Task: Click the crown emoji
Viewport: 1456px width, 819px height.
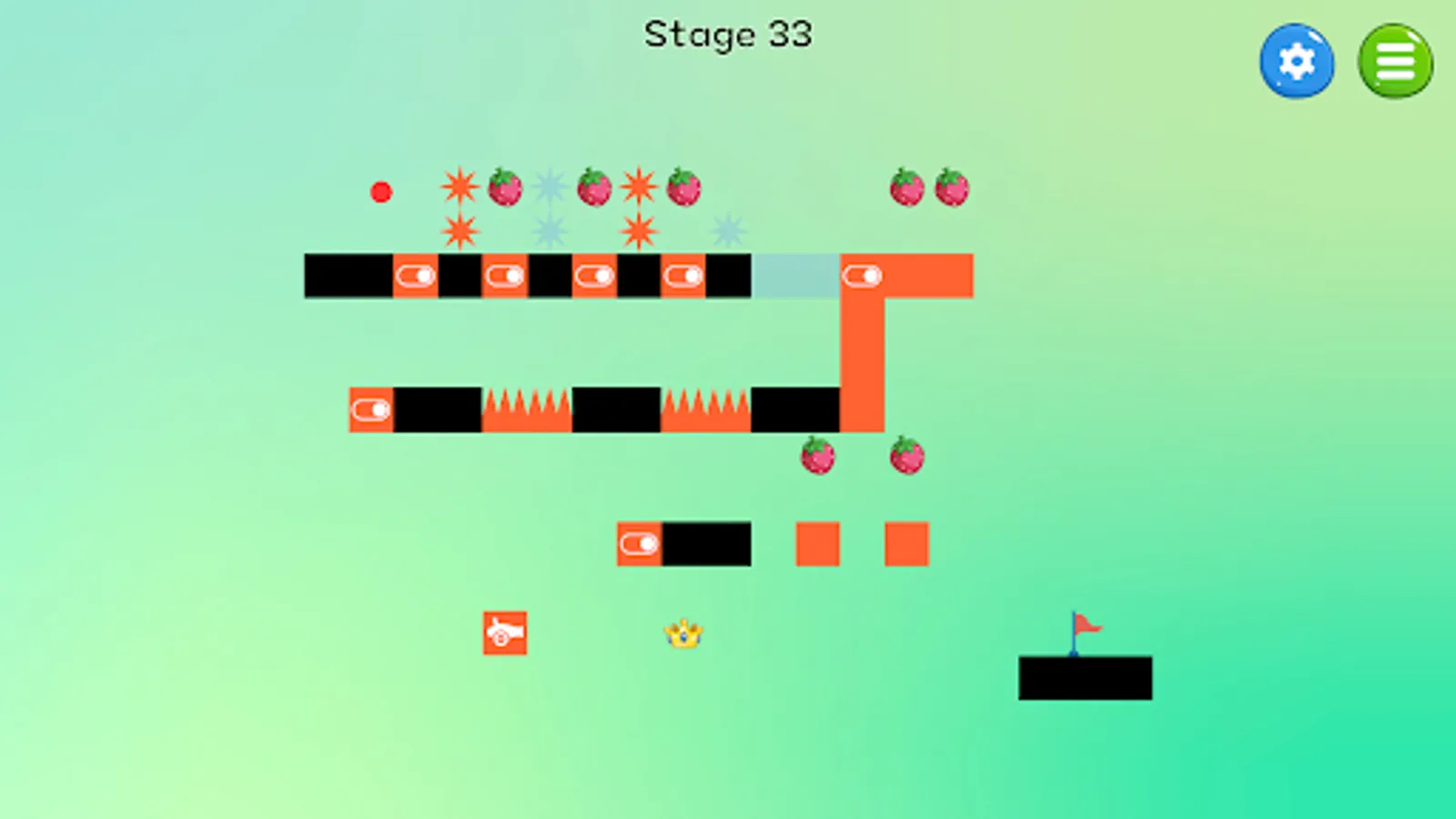Action: 684,634
